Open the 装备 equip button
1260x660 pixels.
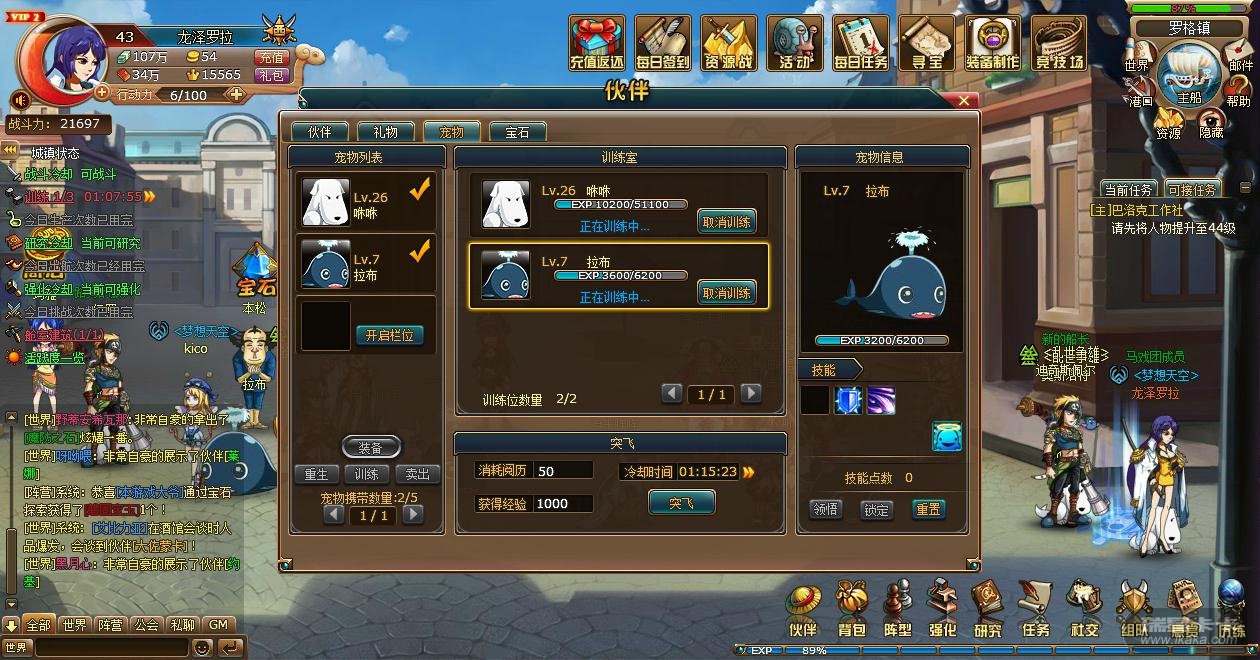tap(370, 447)
